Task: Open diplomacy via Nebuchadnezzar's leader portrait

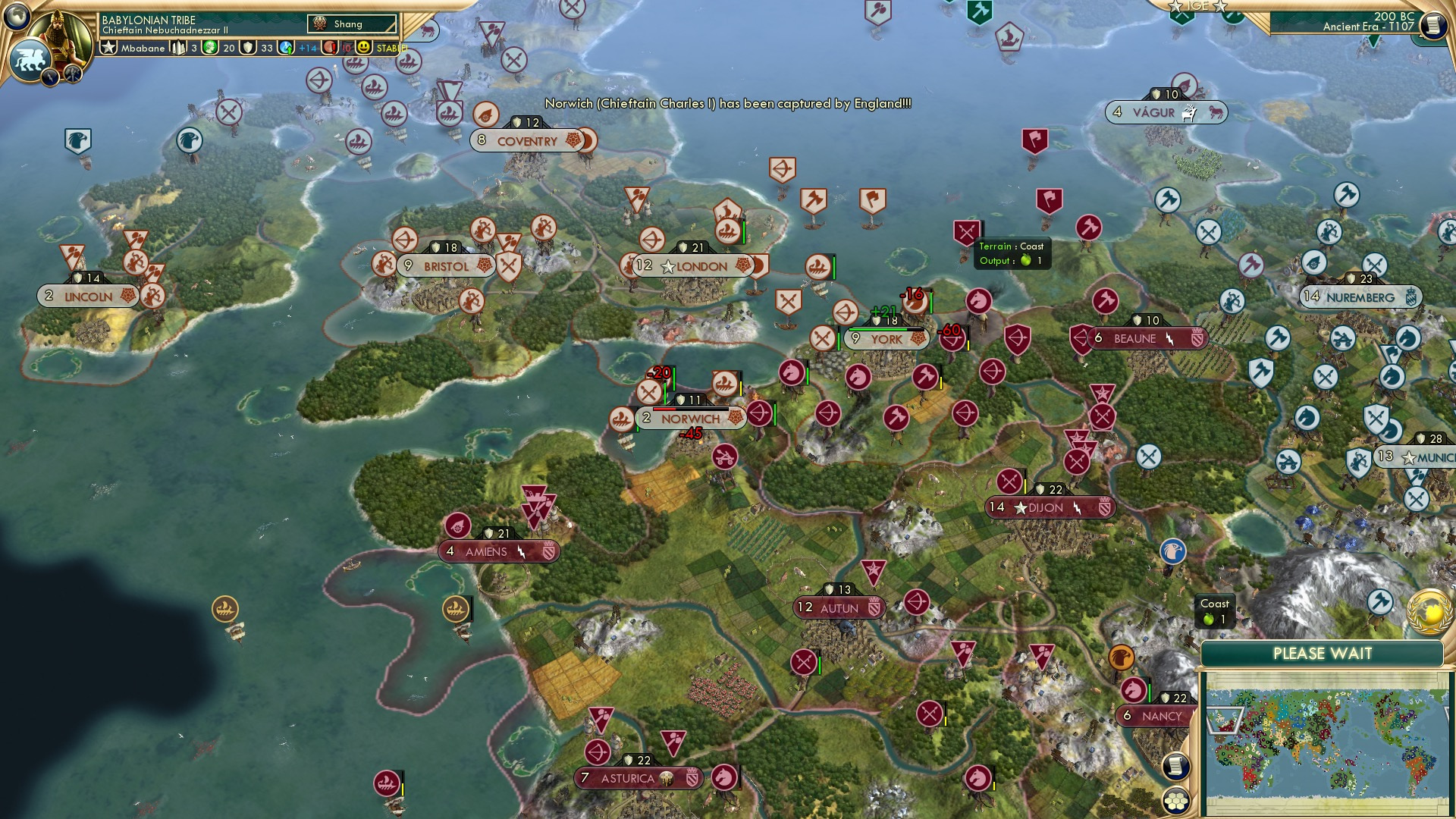Action: (58, 32)
